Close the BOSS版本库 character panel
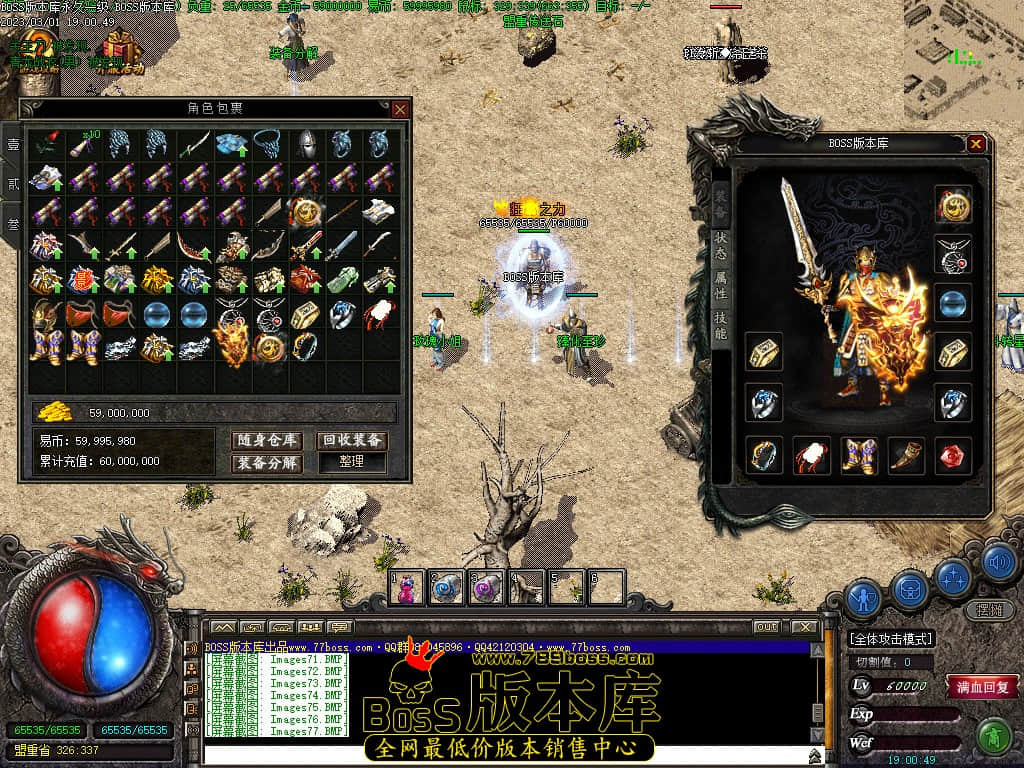 (976, 144)
